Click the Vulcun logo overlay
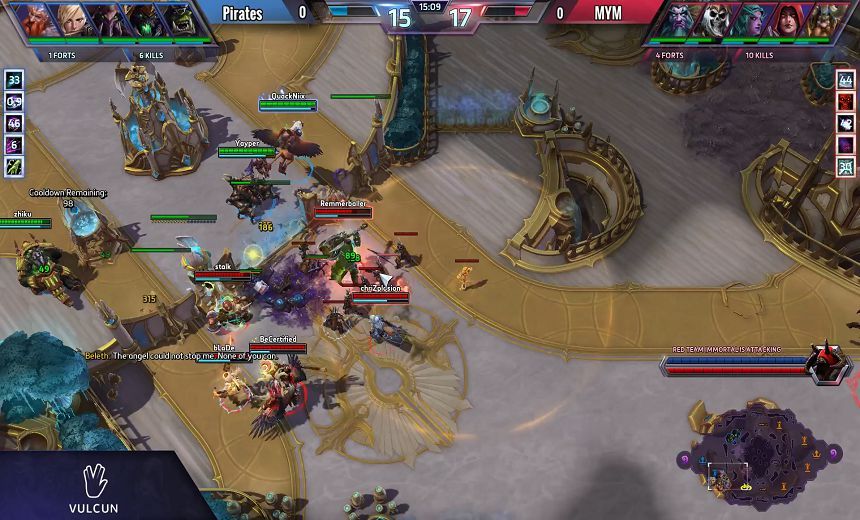 click(94, 488)
